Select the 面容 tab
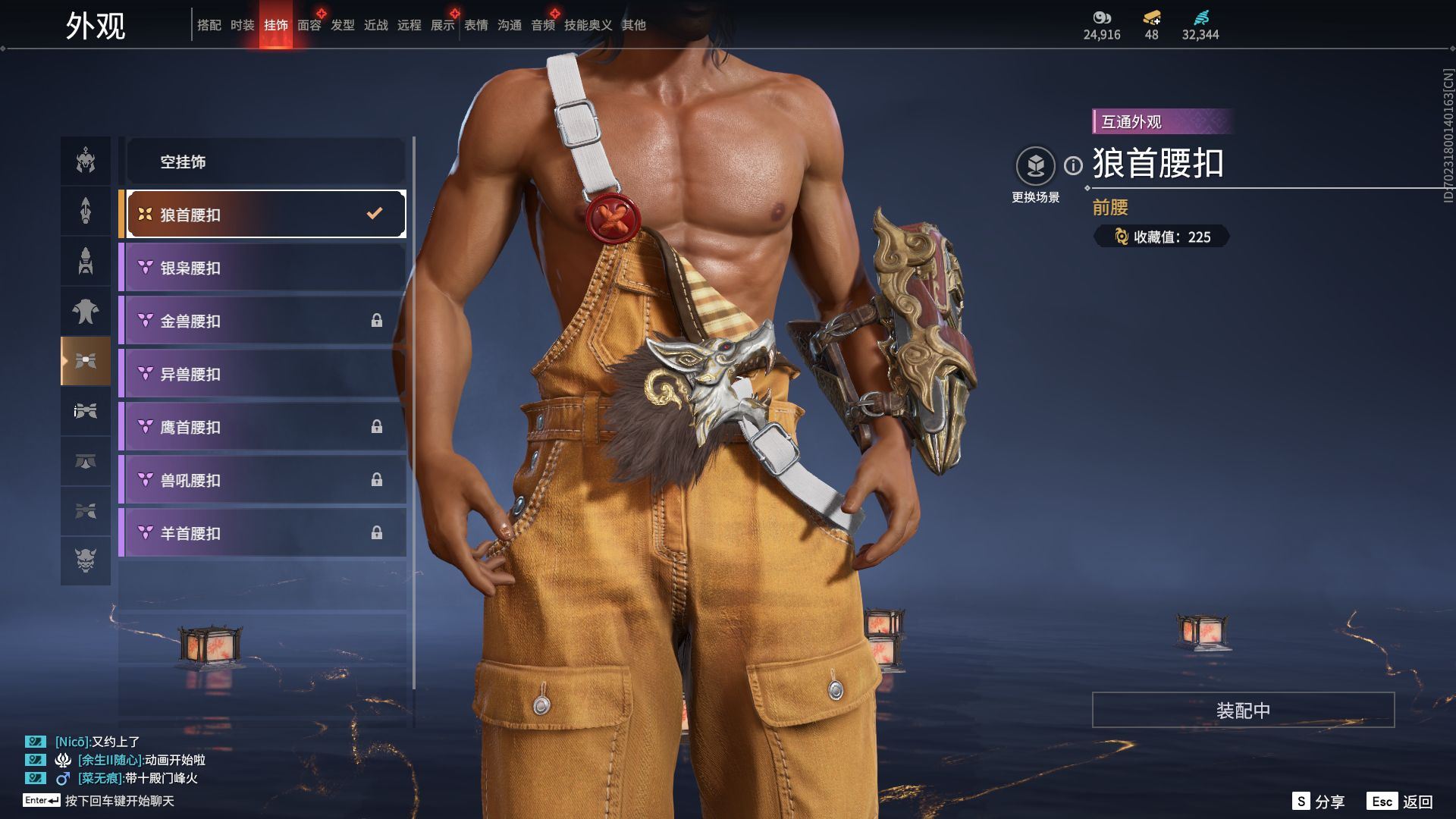 coord(309,25)
